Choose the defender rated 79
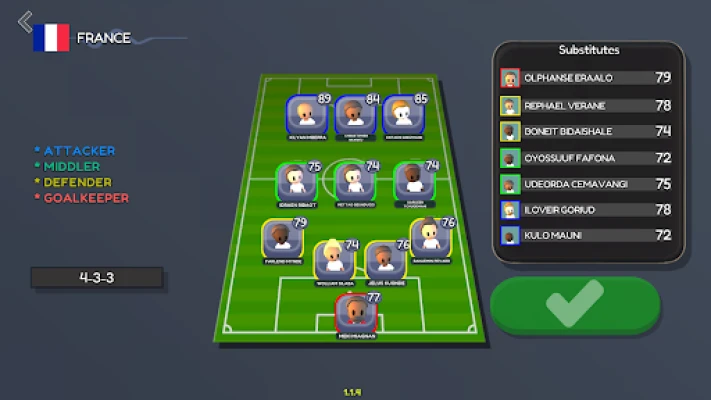The image size is (711, 400). (x=283, y=240)
